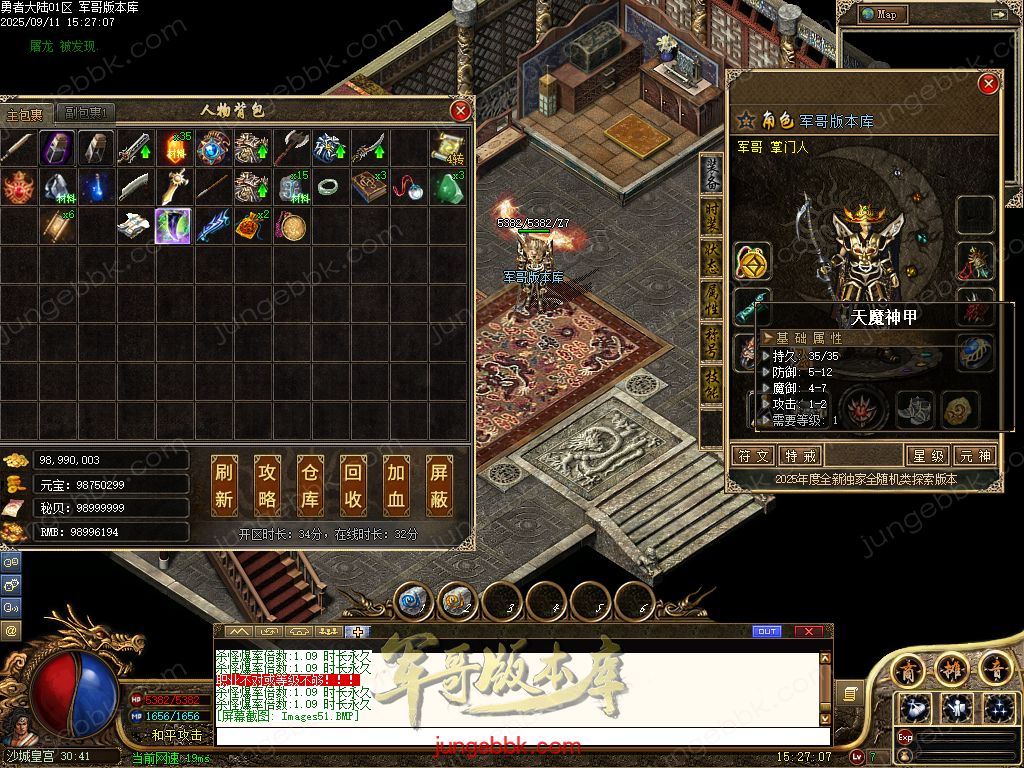Image resolution: width=1024 pixels, height=768 pixels.
Task: Close the character equipment panel
Action: [x=988, y=84]
